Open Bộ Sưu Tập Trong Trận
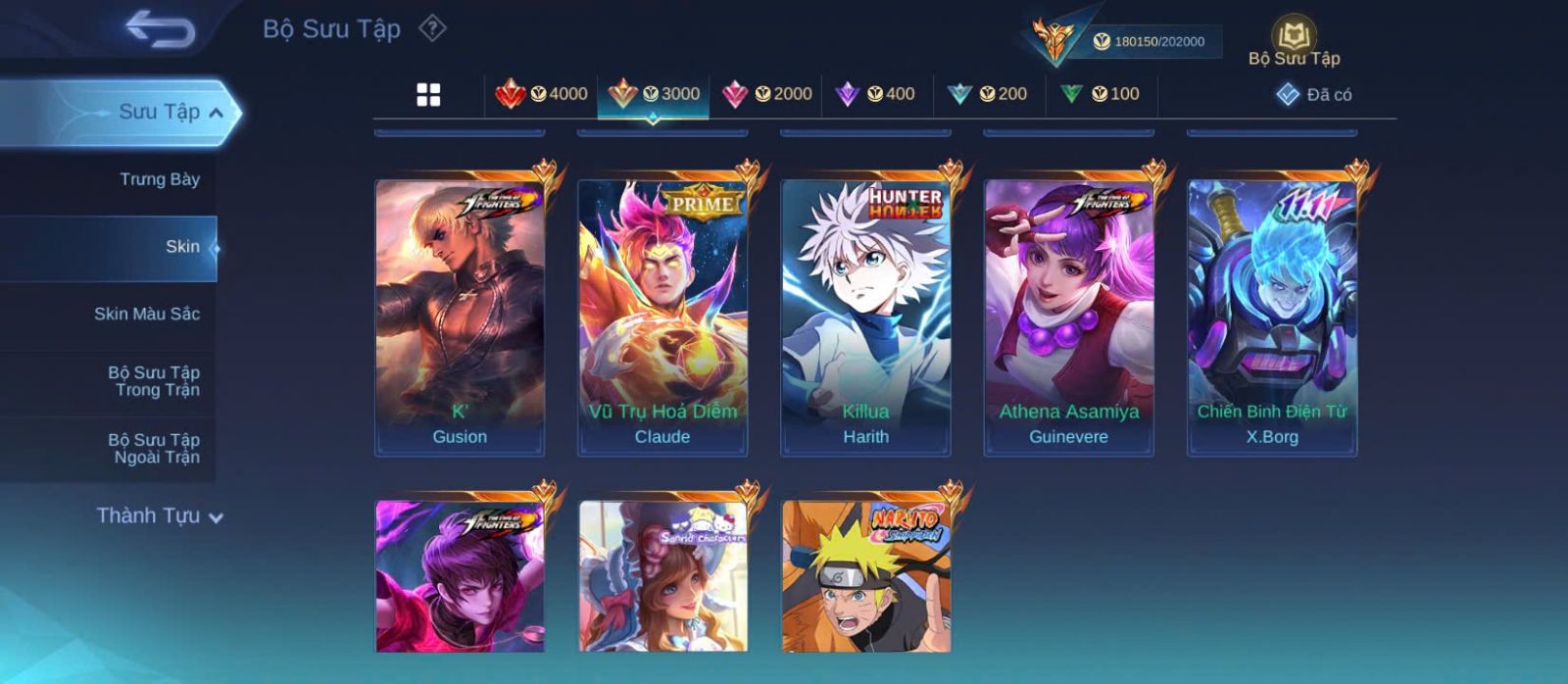The height and width of the screenshot is (684, 1568). point(154,381)
